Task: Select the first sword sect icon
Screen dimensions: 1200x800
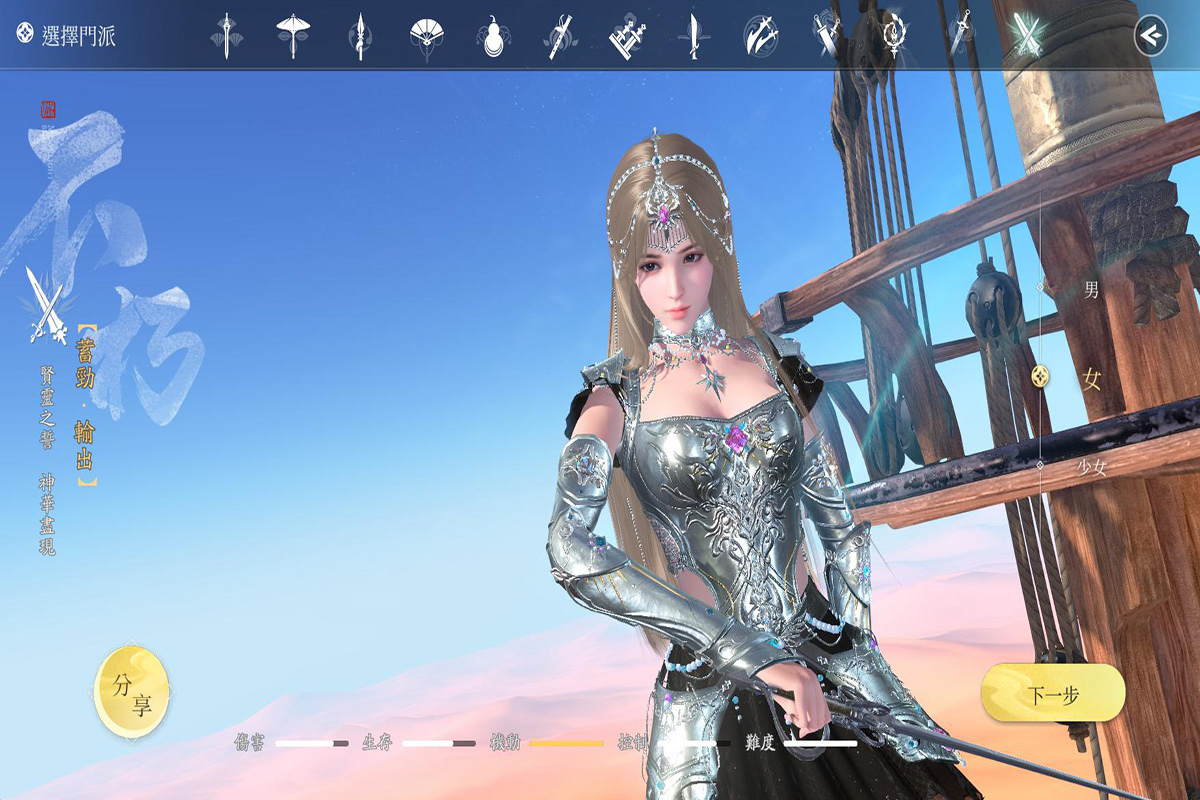Action: tap(226, 36)
